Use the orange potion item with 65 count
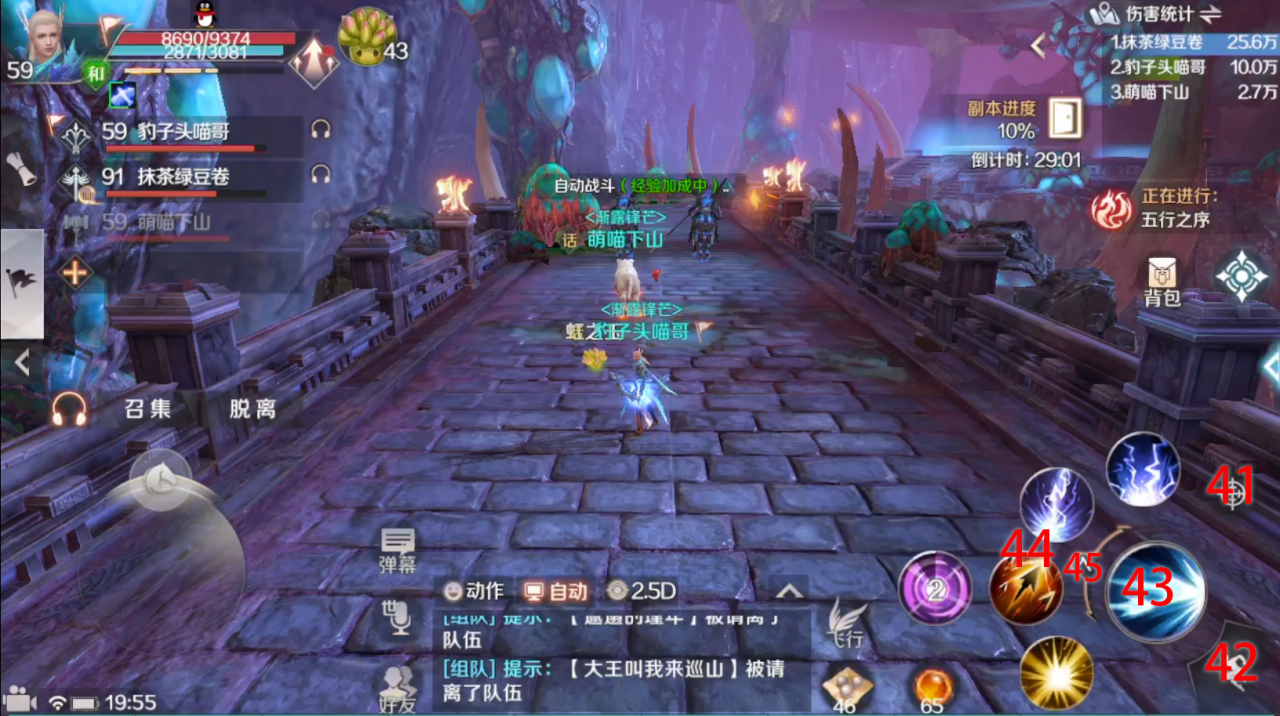Image resolution: width=1280 pixels, height=716 pixels. [x=932, y=687]
